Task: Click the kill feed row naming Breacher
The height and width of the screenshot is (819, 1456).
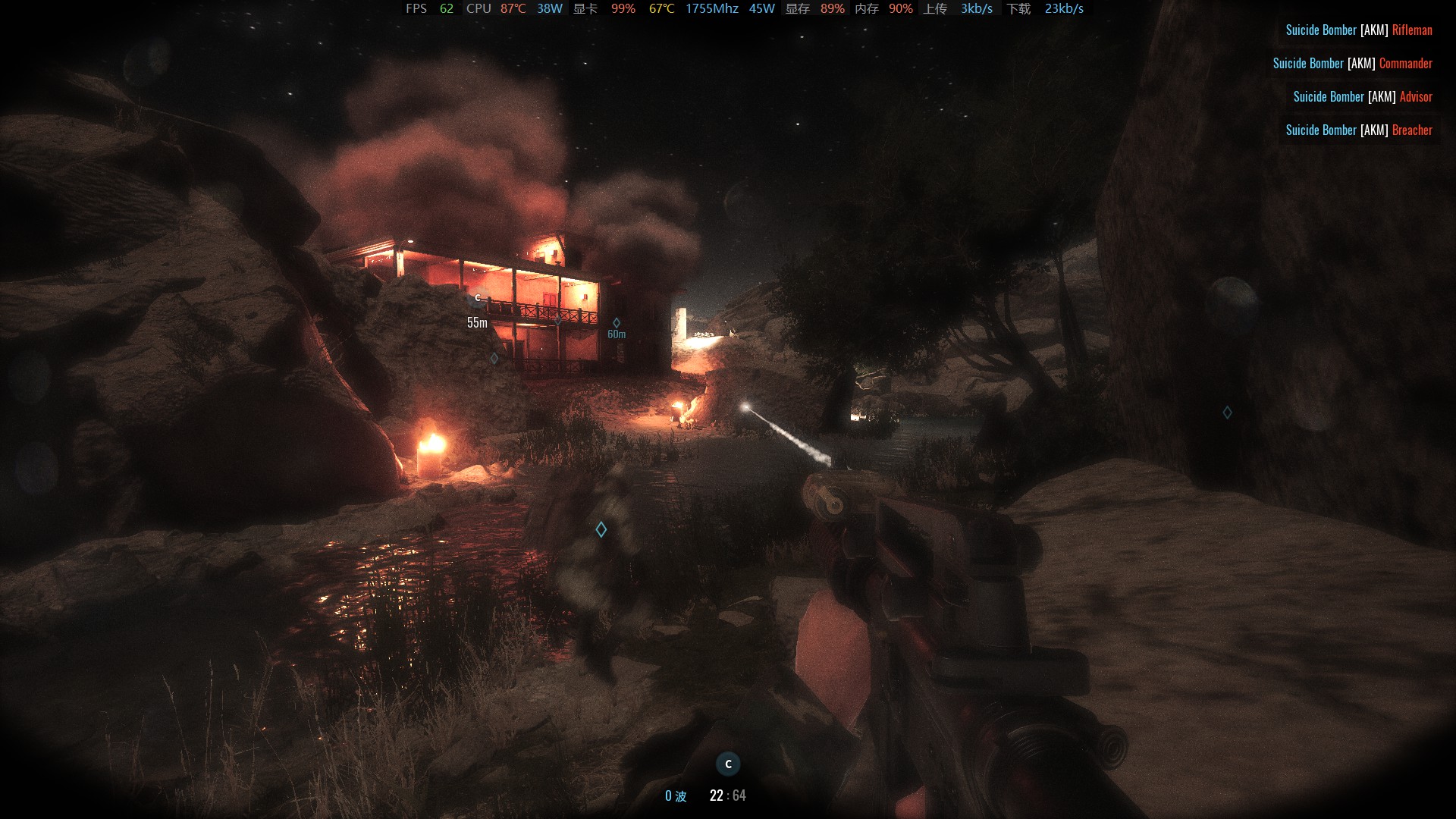Action: 1358,130
